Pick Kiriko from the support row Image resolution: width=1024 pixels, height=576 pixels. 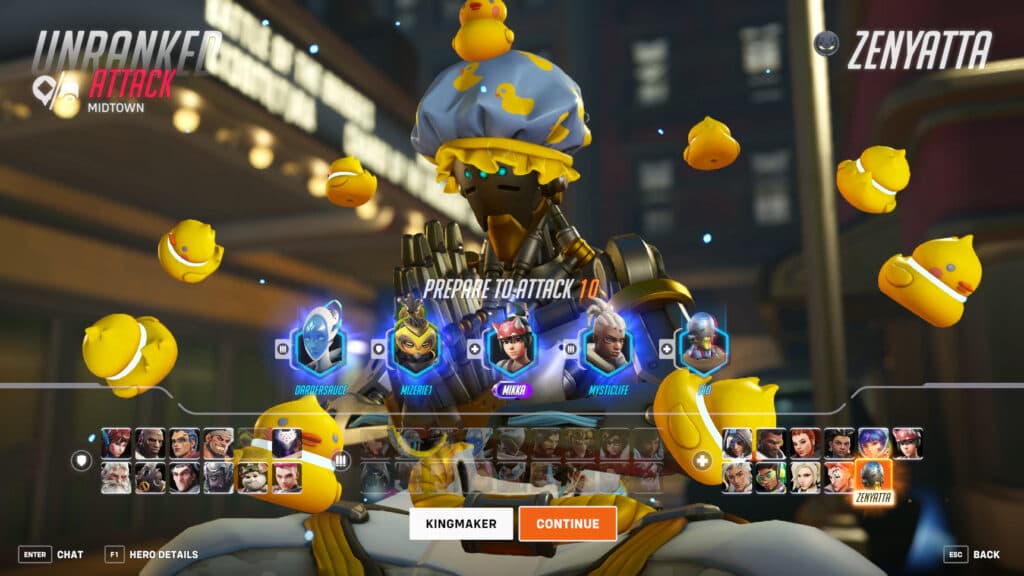pyautogui.click(x=907, y=443)
